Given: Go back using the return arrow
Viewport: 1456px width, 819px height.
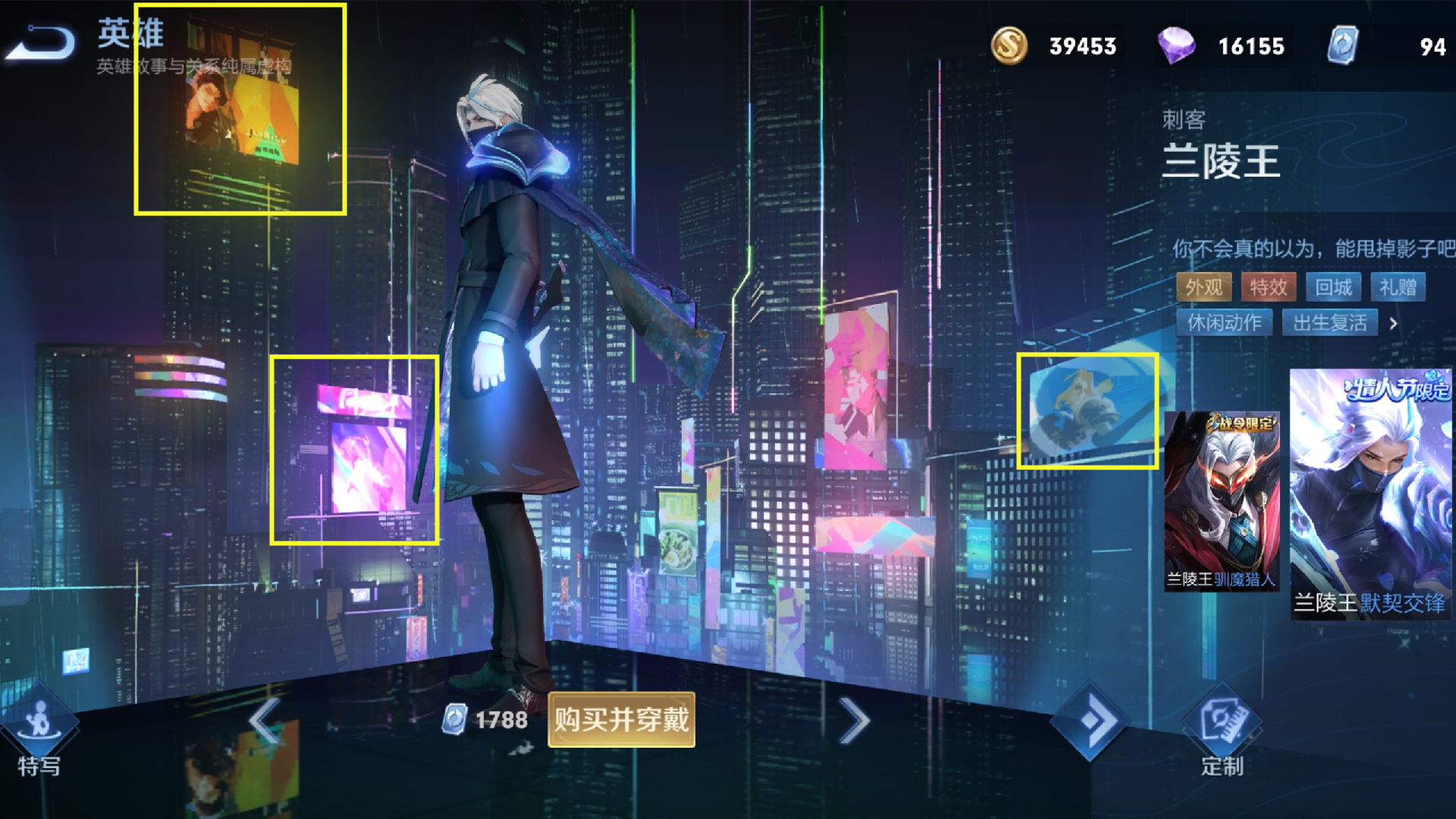Looking at the screenshot, I should pos(42,42).
